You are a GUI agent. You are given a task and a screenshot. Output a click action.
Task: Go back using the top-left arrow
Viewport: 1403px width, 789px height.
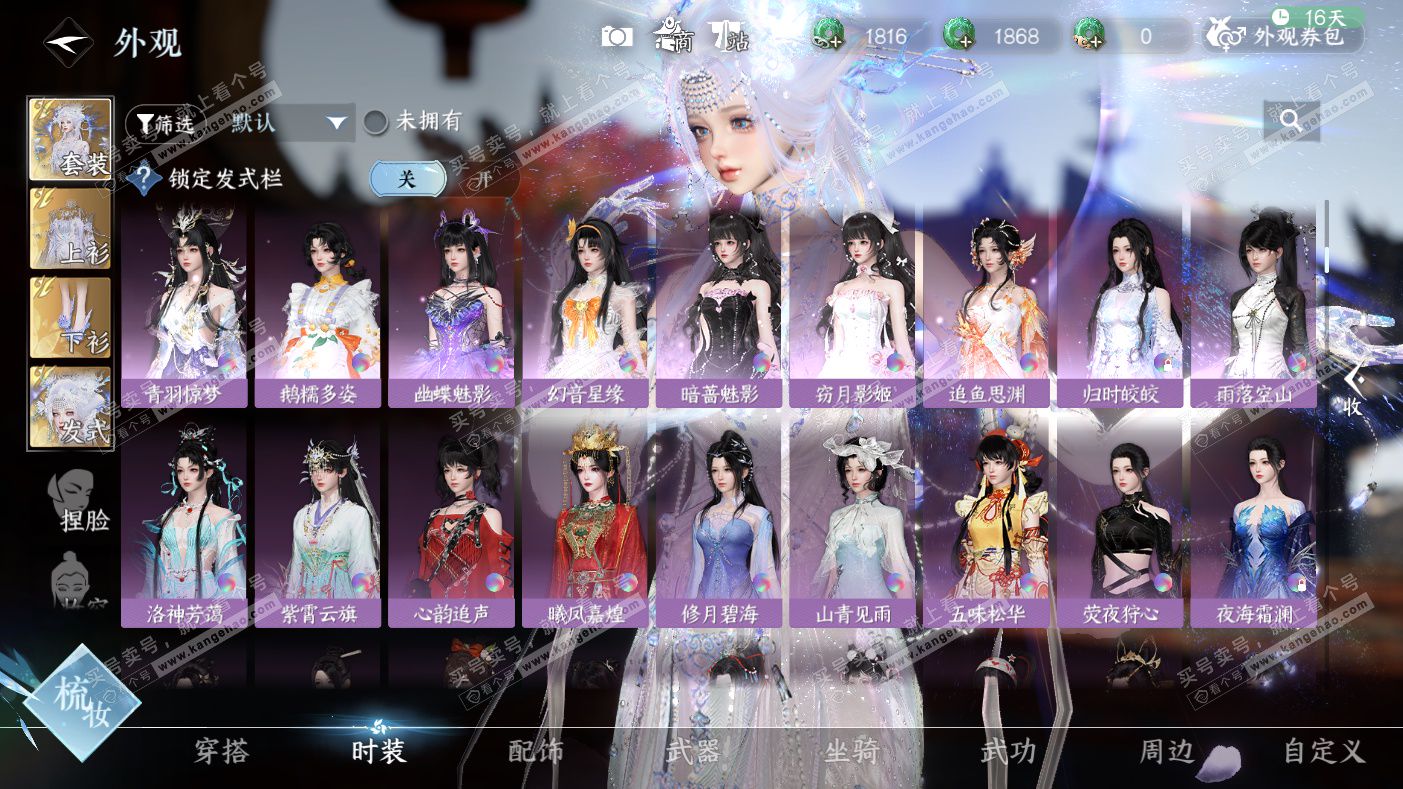pos(68,43)
